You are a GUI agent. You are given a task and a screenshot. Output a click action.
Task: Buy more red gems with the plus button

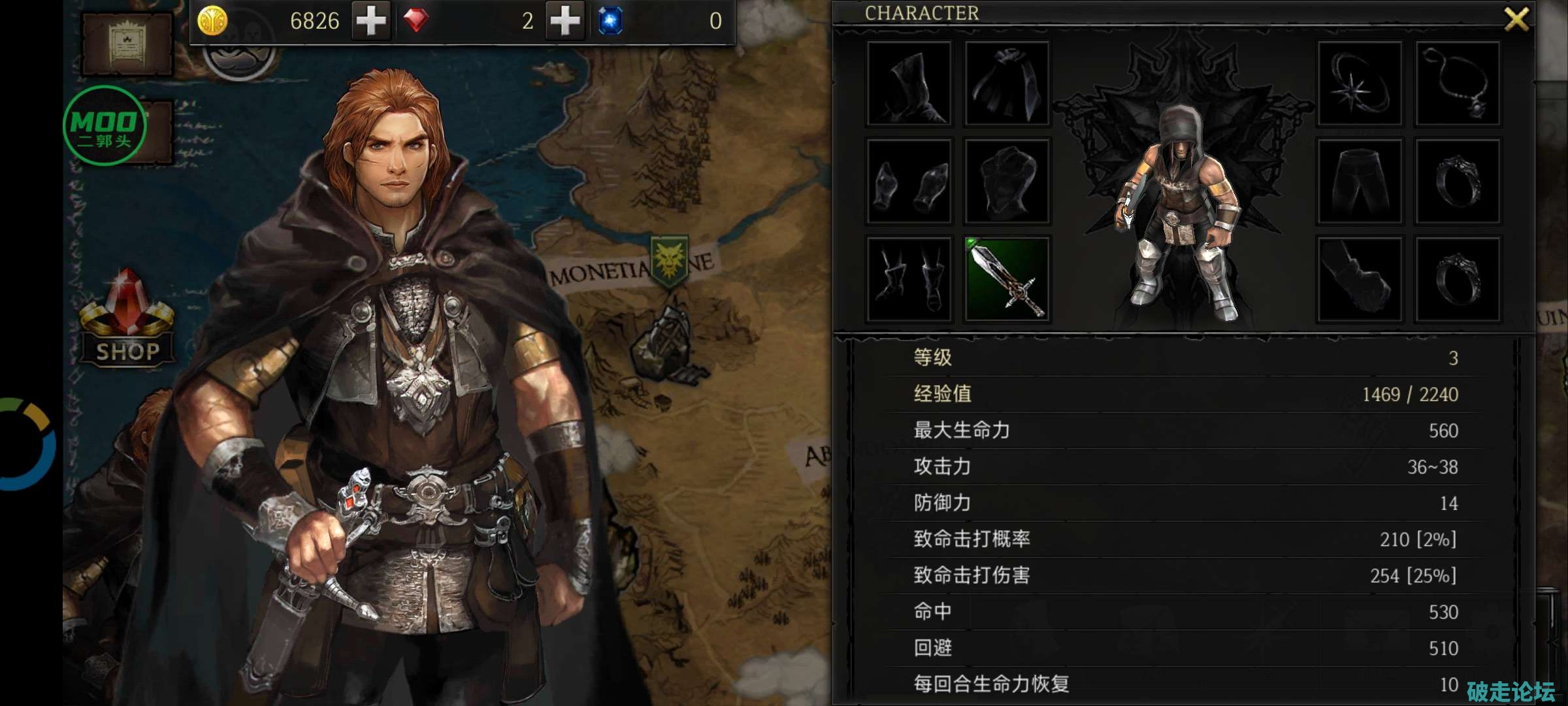[x=565, y=21]
